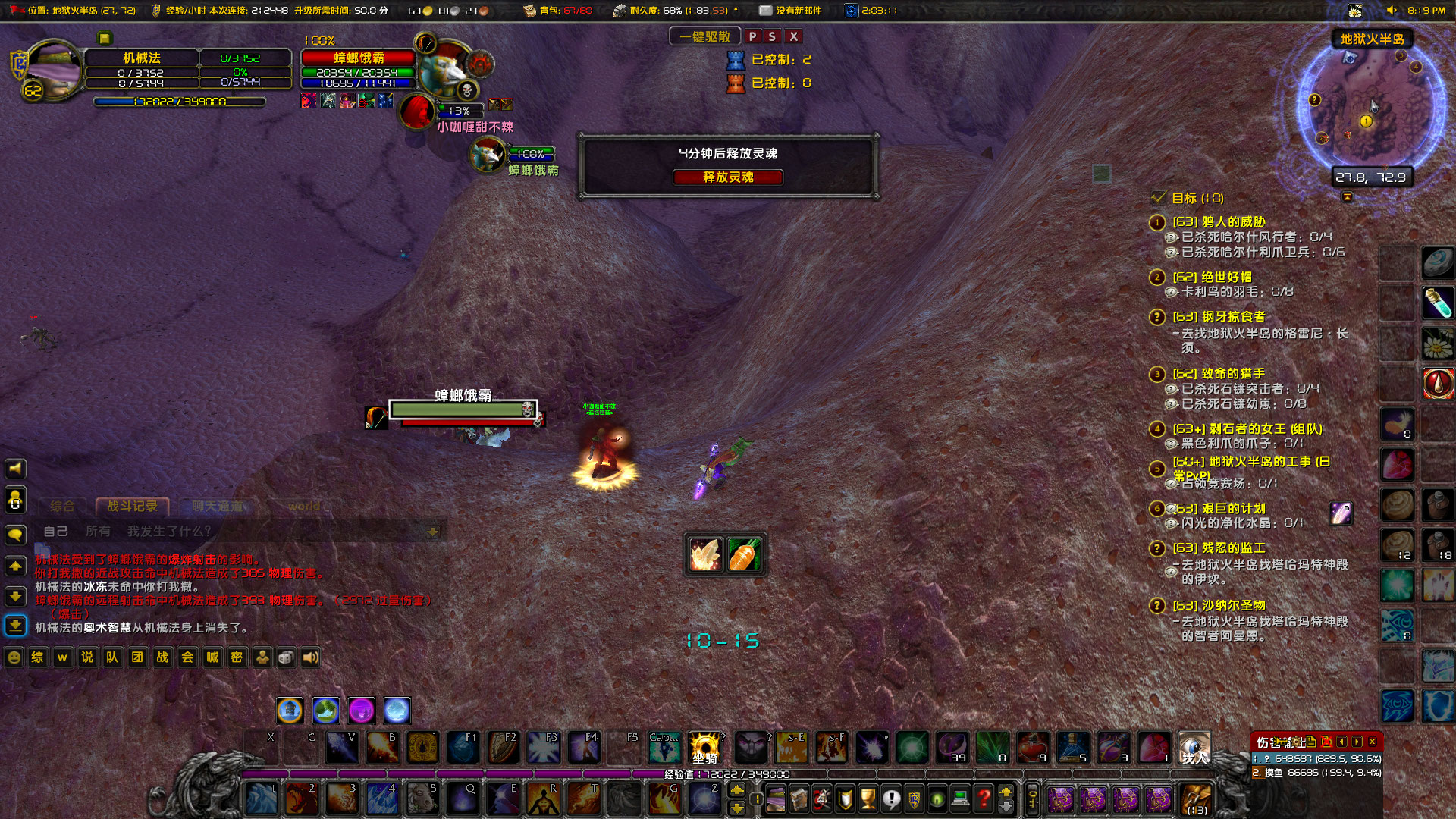Close the damage meter window
Viewport: 1456px width, 819px height.
[1373, 742]
